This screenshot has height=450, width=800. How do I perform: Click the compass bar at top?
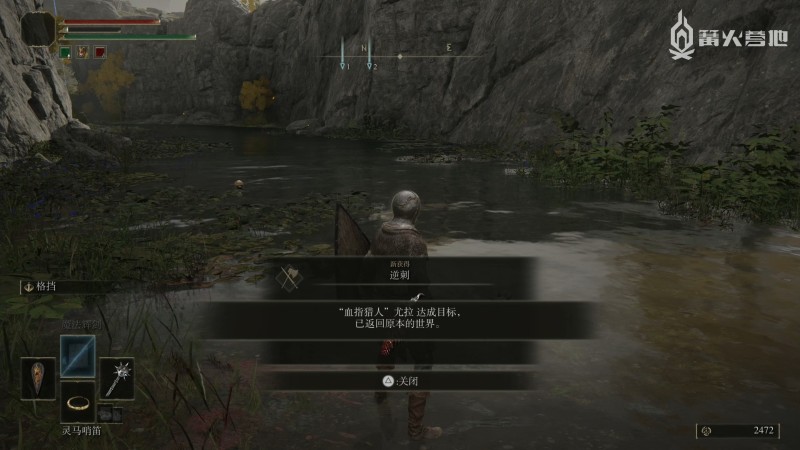pyautogui.click(x=400, y=56)
